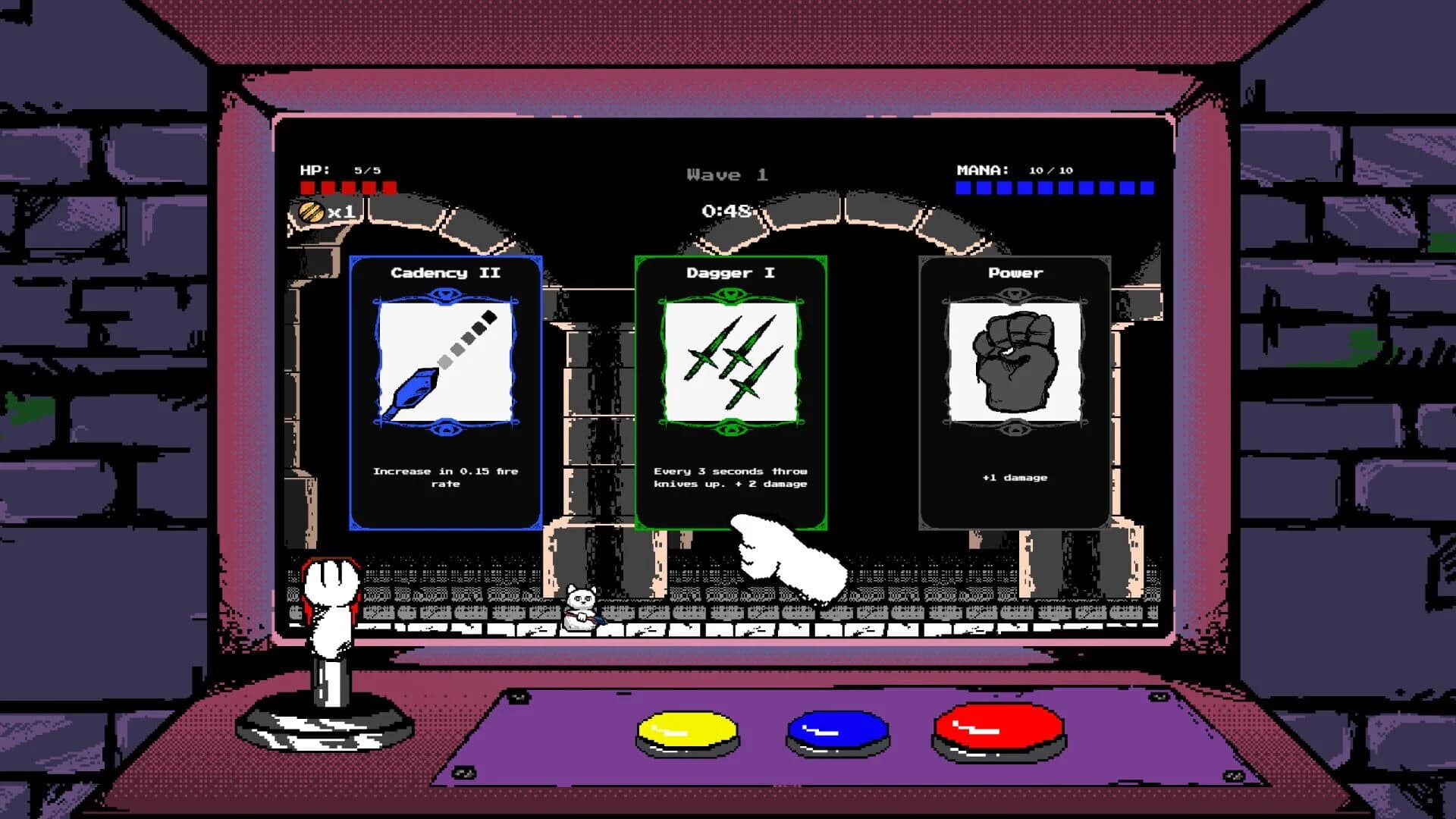Click the 'Every 3 seconds throw knives' description
Viewport: 1456px width, 819px height.
pyautogui.click(x=730, y=478)
